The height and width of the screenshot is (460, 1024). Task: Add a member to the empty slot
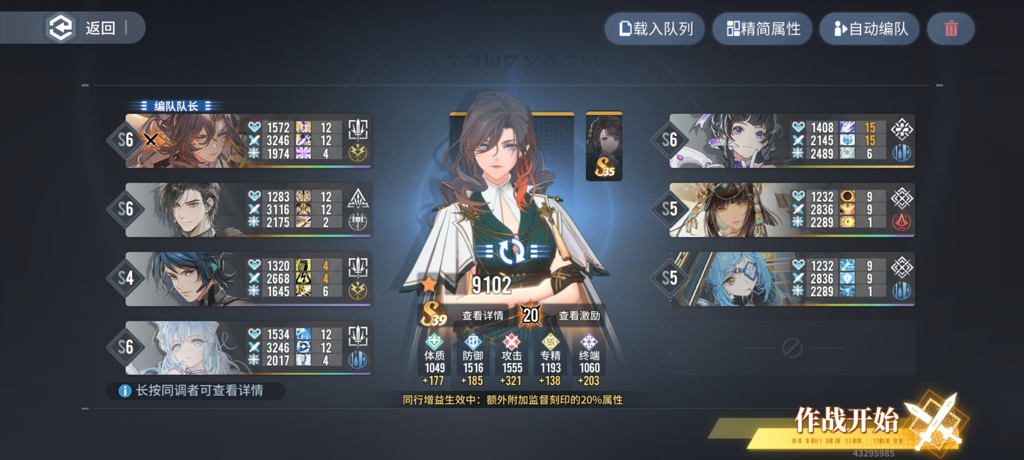(791, 347)
